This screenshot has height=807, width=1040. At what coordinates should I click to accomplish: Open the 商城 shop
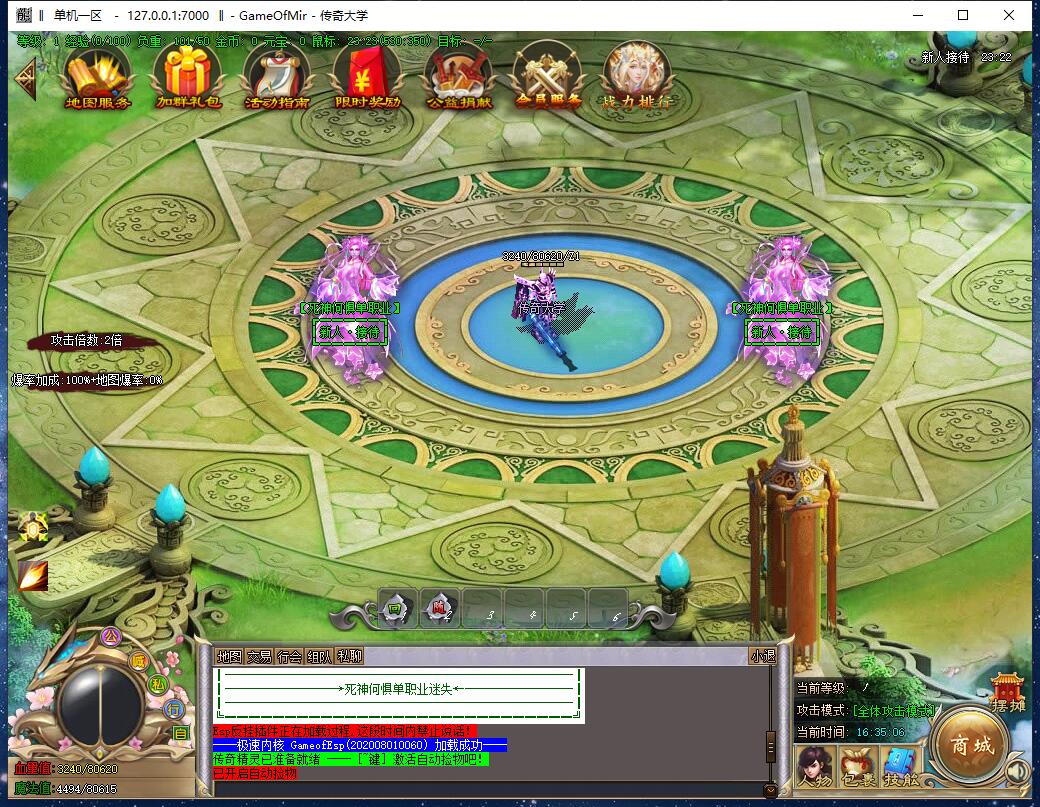tap(970, 746)
